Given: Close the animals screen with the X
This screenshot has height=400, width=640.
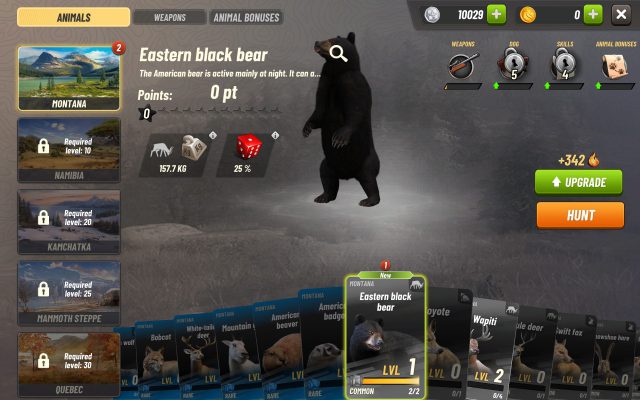Looking at the screenshot, I should tap(621, 14).
